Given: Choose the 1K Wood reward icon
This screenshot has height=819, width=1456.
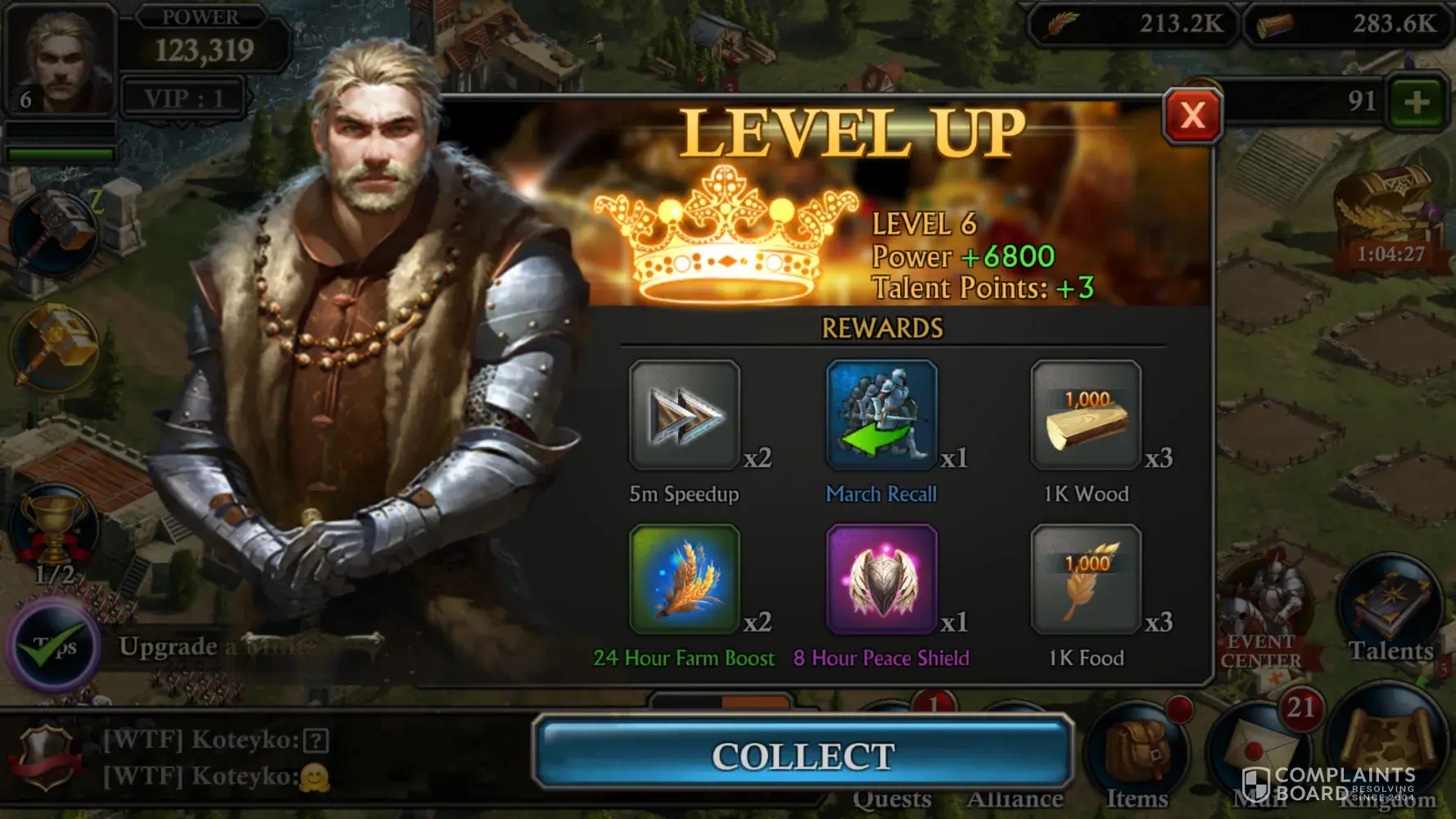Looking at the screenshot, I should pyautogui.click(x=1086, y=415).
